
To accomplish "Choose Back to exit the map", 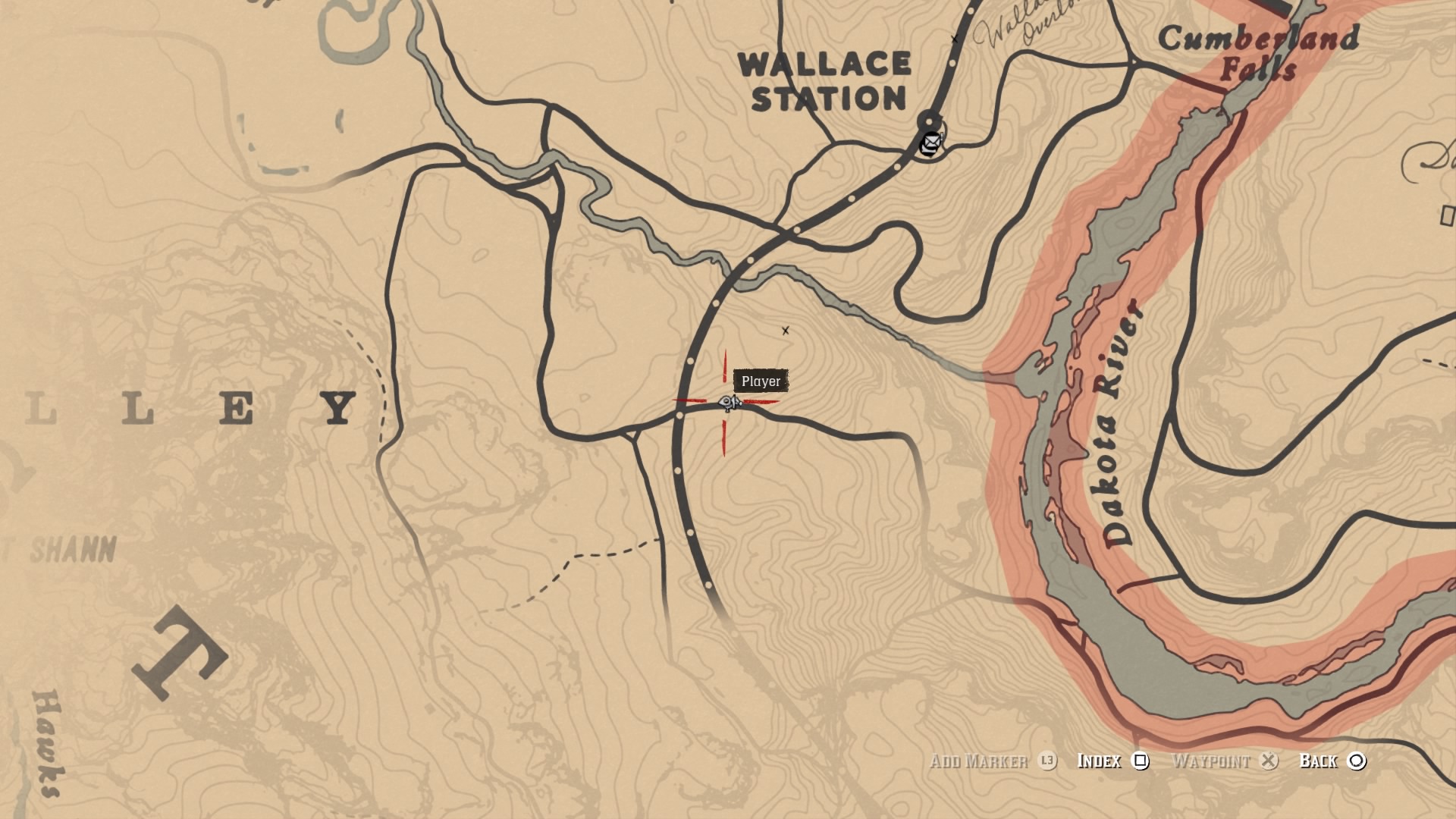I will [1332, 761].
